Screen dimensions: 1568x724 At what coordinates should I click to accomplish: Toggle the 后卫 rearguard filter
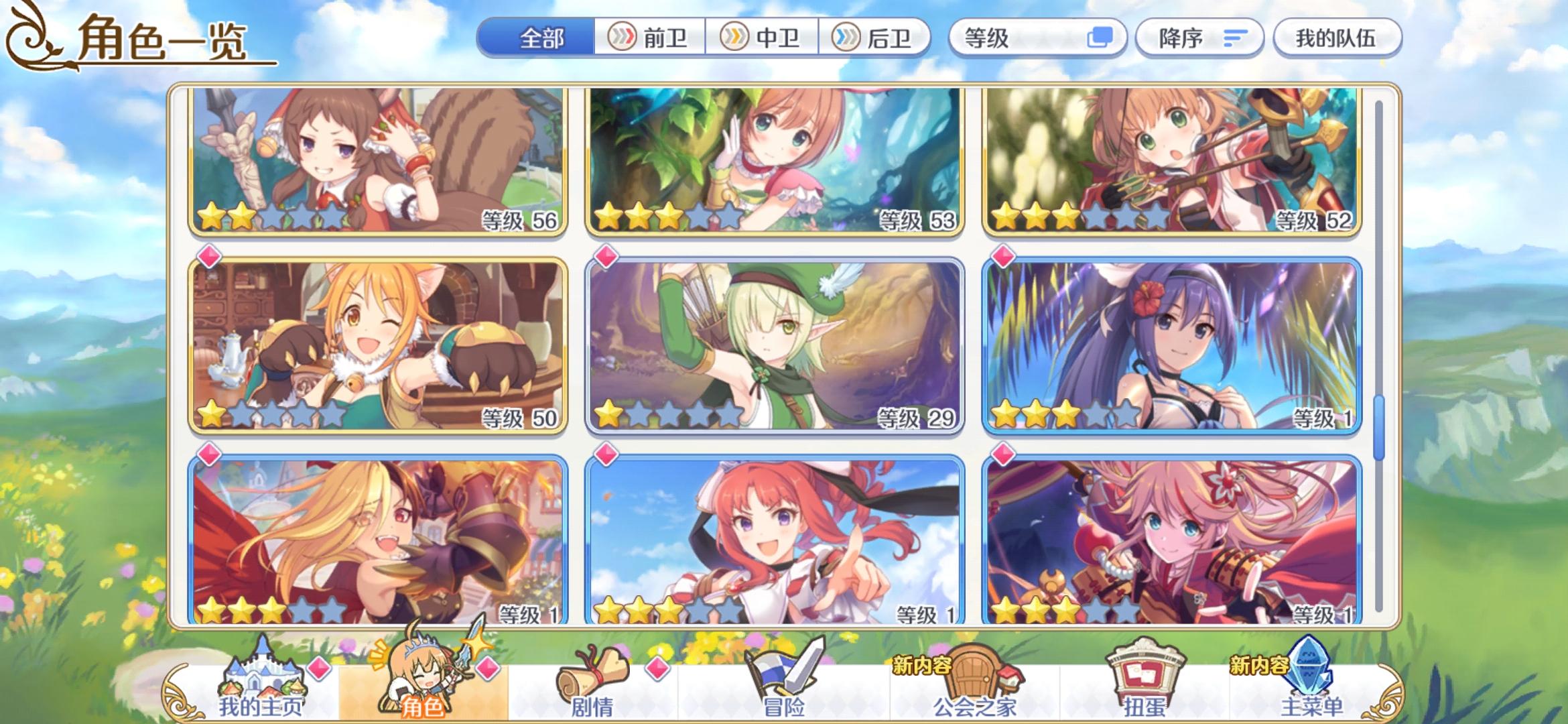[x=878, y=38]
